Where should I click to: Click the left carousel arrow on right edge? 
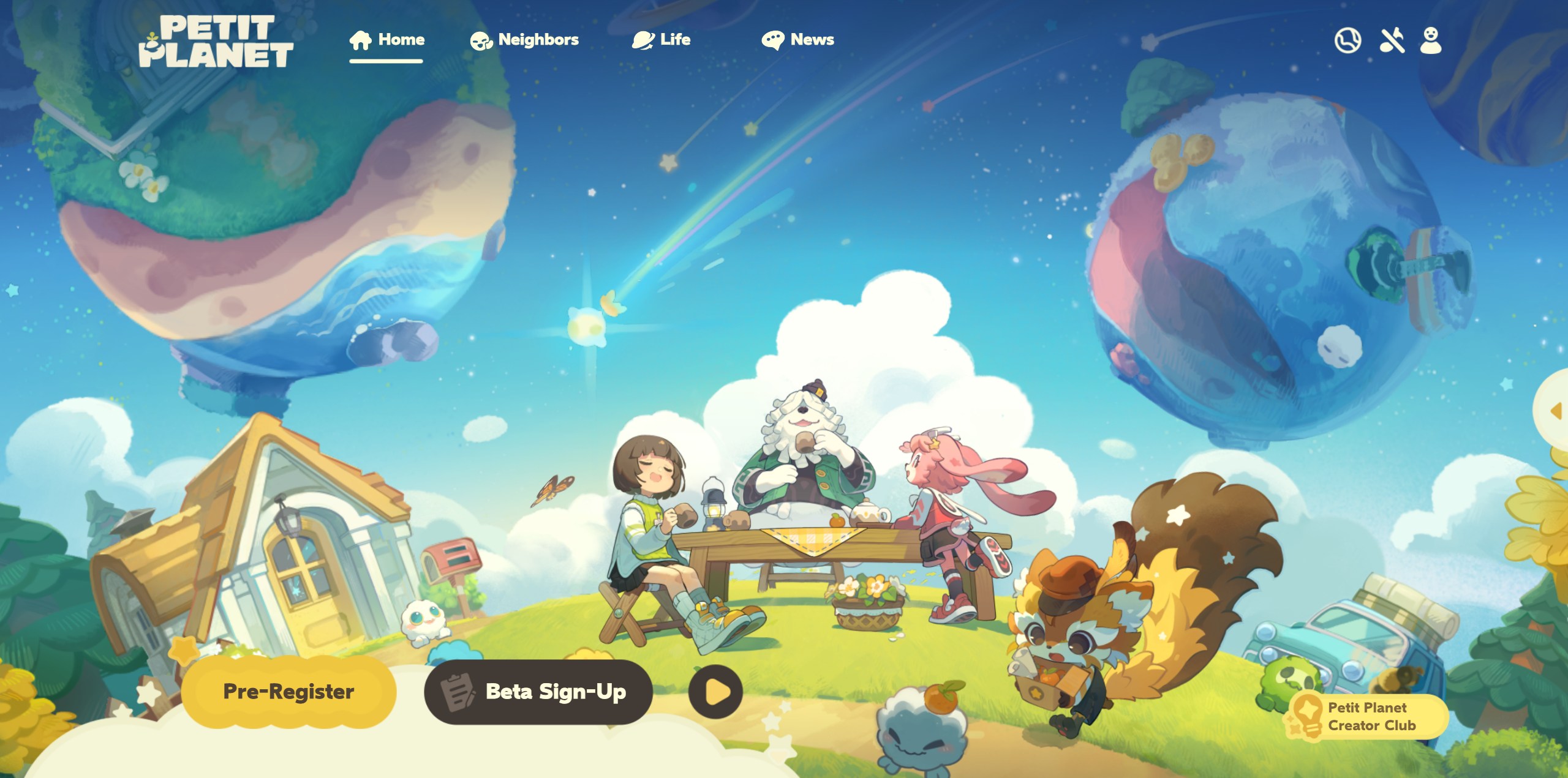tap(1555, 411)
